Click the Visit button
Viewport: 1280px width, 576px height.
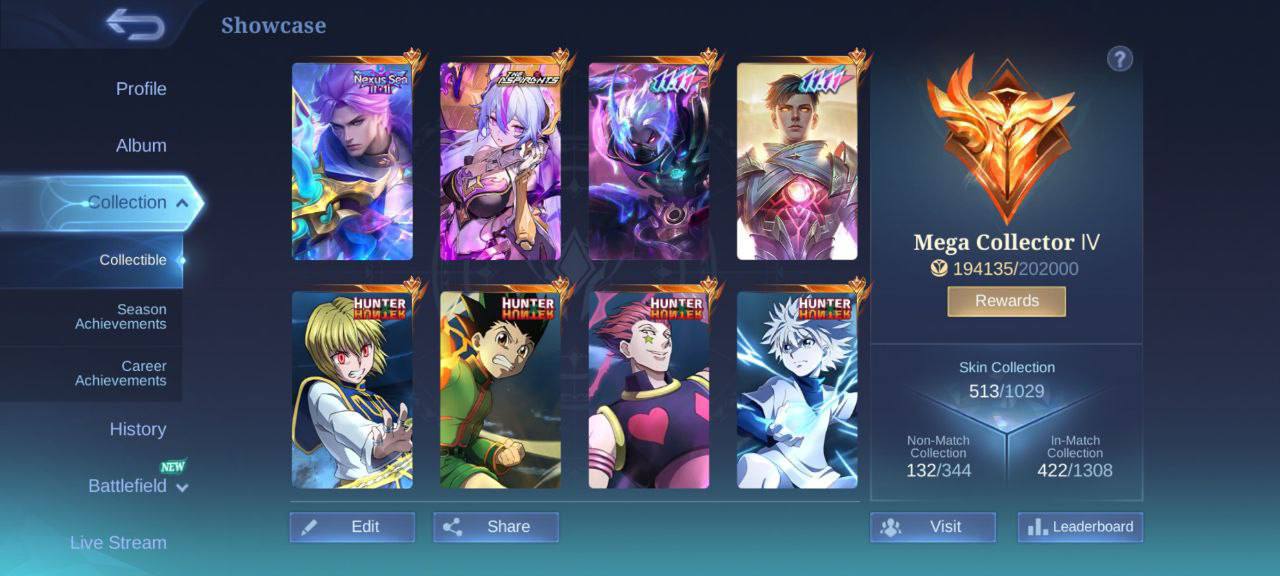[933, 527]
